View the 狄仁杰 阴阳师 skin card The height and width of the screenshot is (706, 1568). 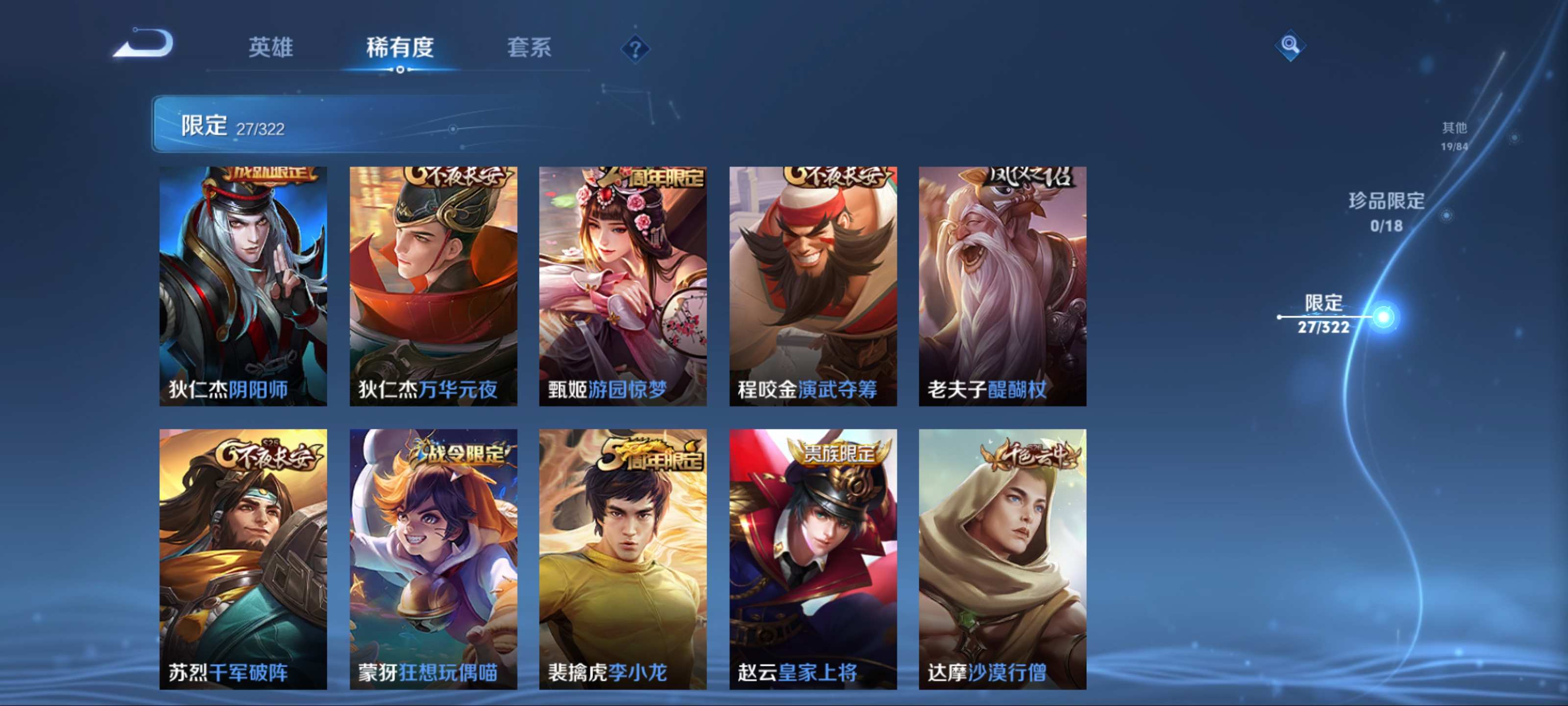243,286
